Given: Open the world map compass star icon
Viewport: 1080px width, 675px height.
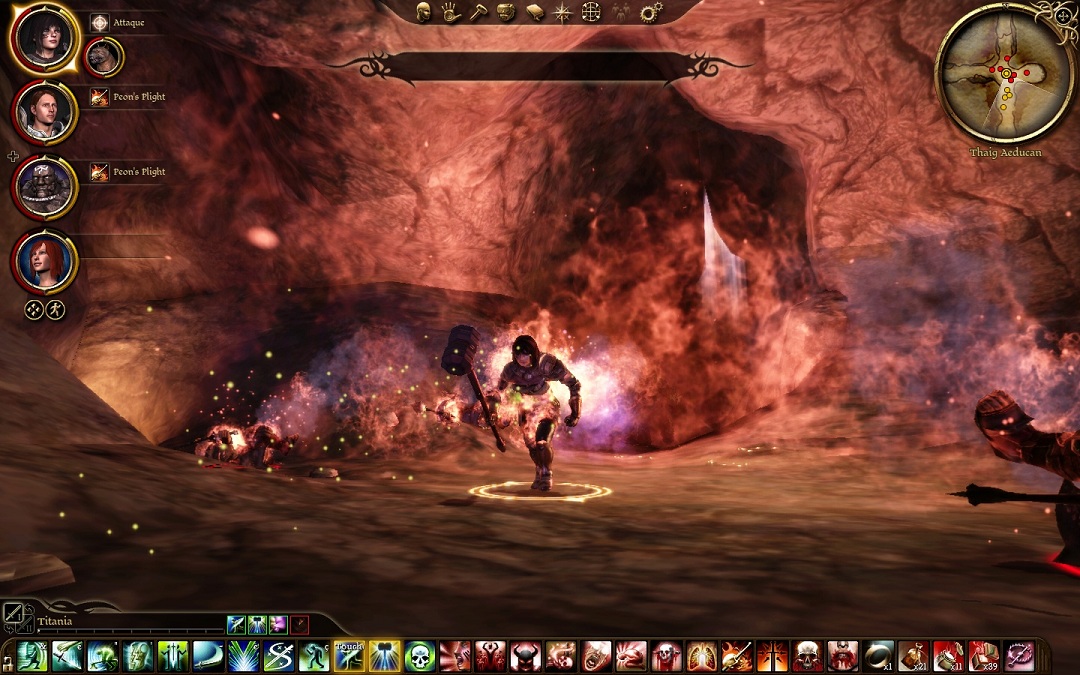Looking at the screenshot, I should (563, 12).
